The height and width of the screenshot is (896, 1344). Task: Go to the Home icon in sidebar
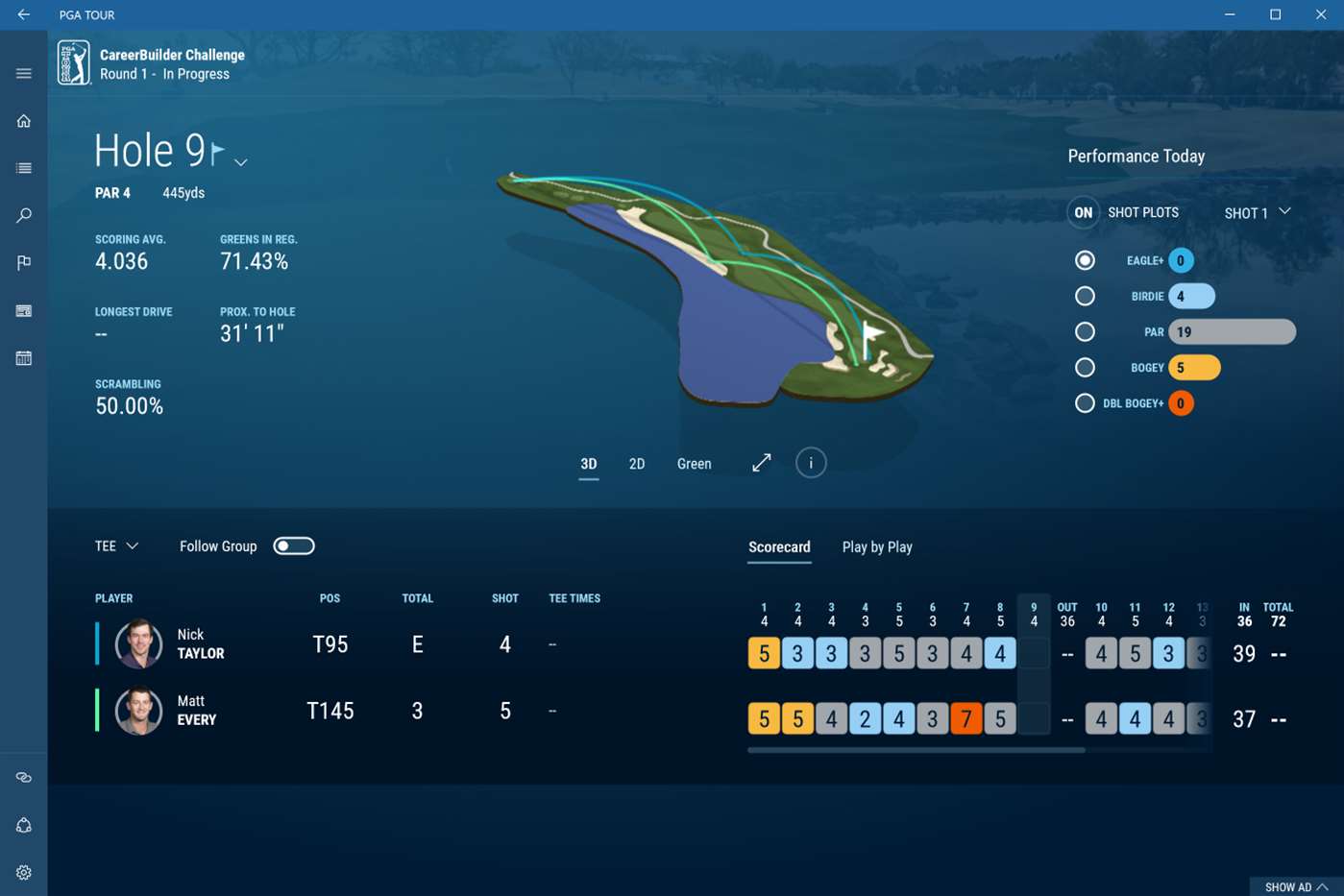[24, 121]
